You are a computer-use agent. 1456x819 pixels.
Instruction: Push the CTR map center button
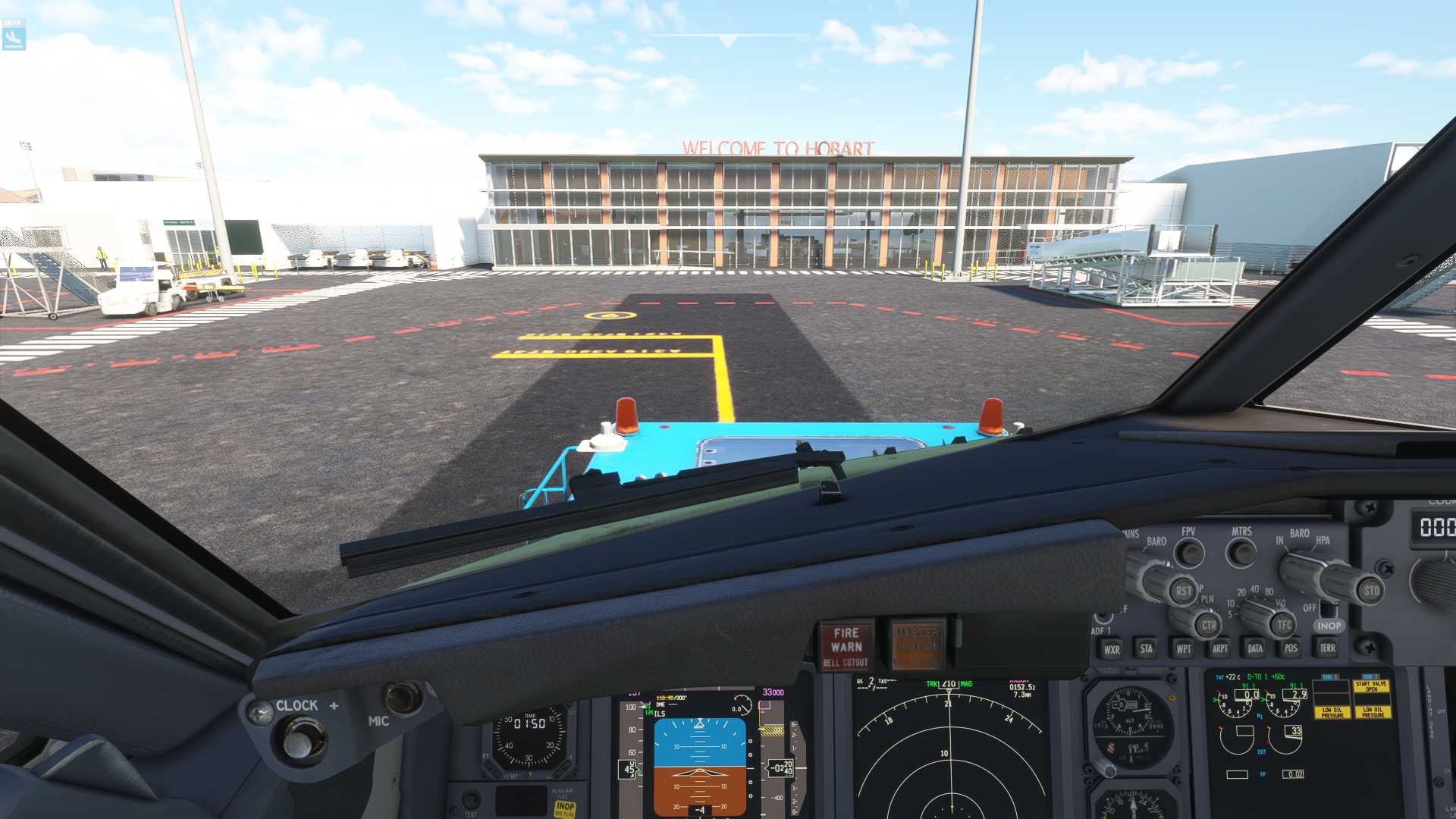coord(1209,626)
